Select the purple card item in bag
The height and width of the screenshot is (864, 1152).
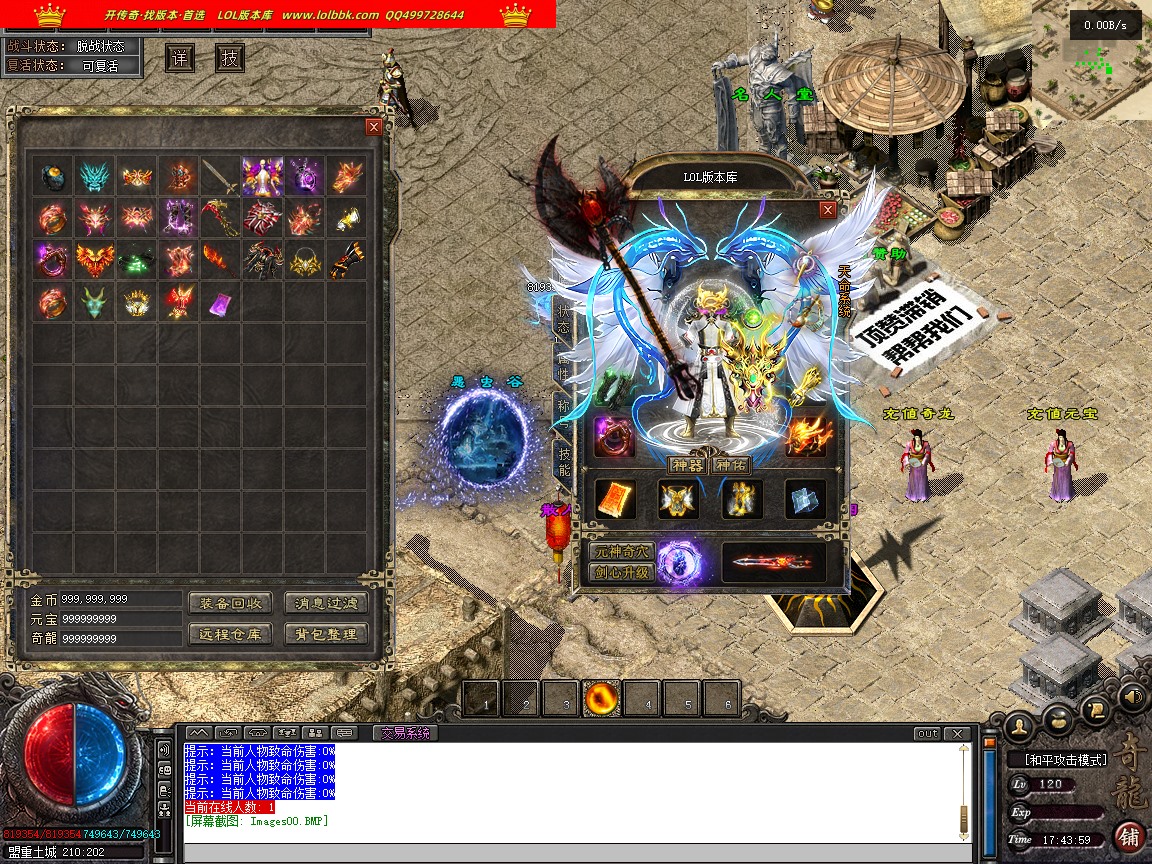coord(221,303)
